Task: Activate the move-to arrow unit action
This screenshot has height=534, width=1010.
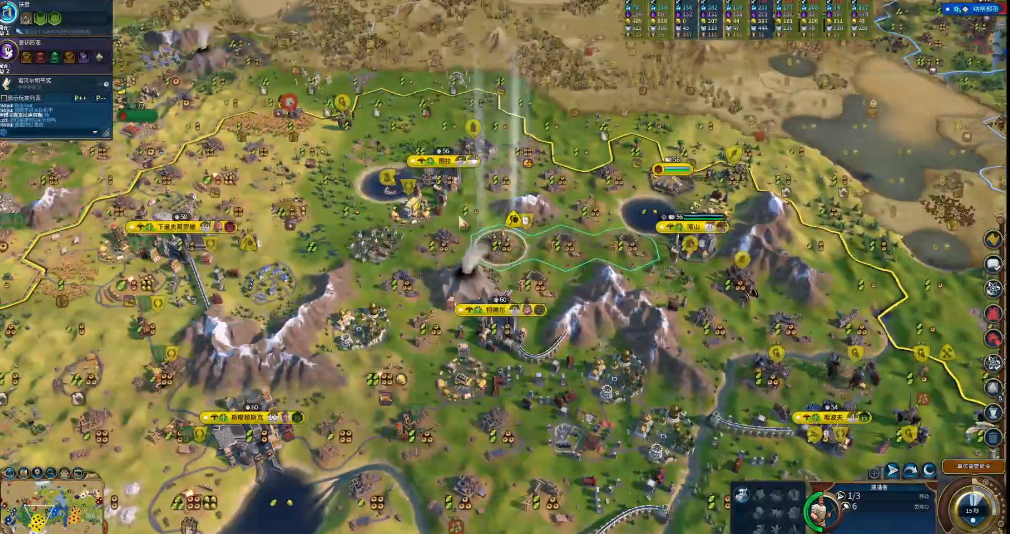Action: pos(891,470)
